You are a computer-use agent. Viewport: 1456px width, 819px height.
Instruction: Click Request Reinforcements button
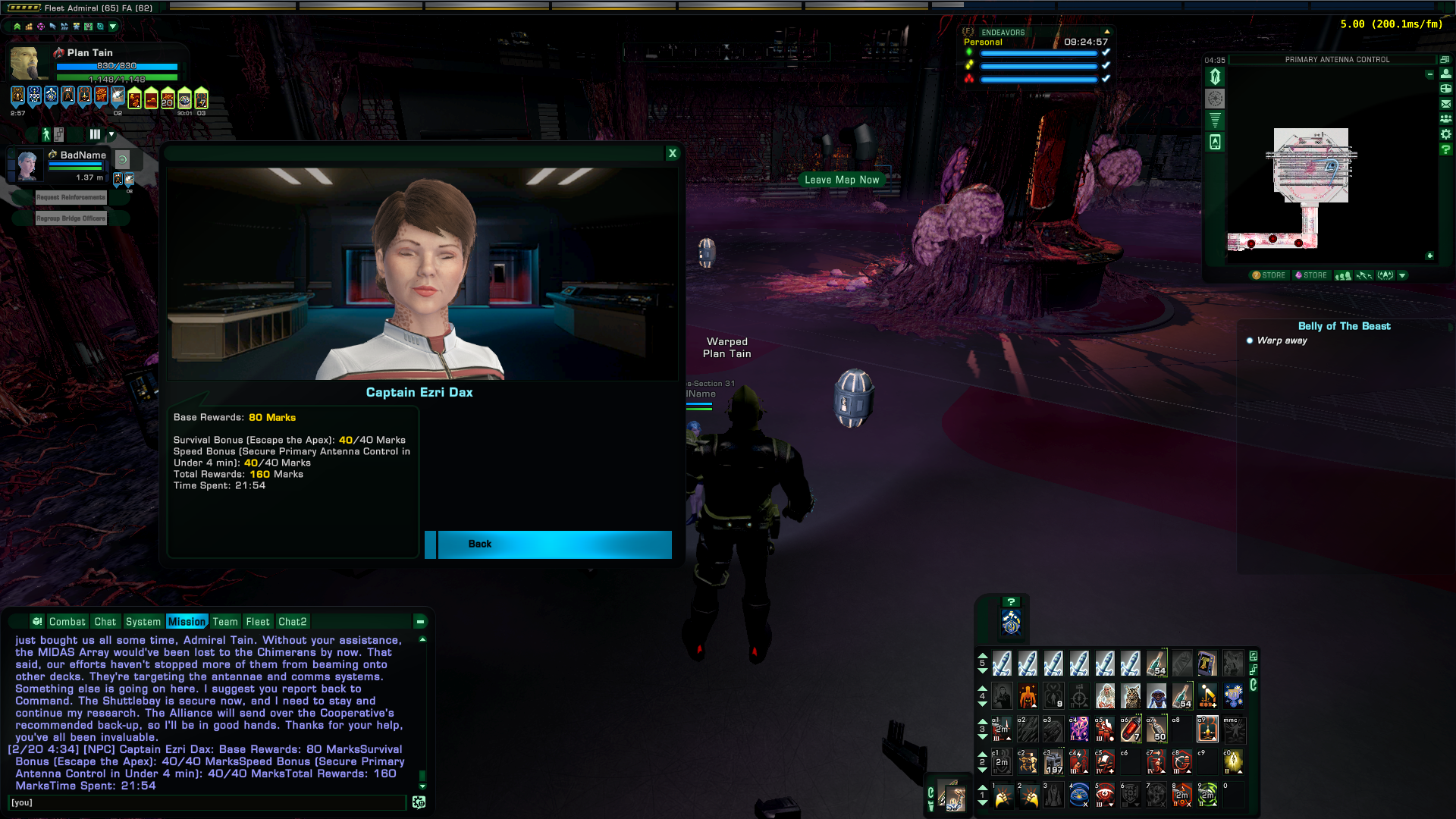(x=71, y=197)
